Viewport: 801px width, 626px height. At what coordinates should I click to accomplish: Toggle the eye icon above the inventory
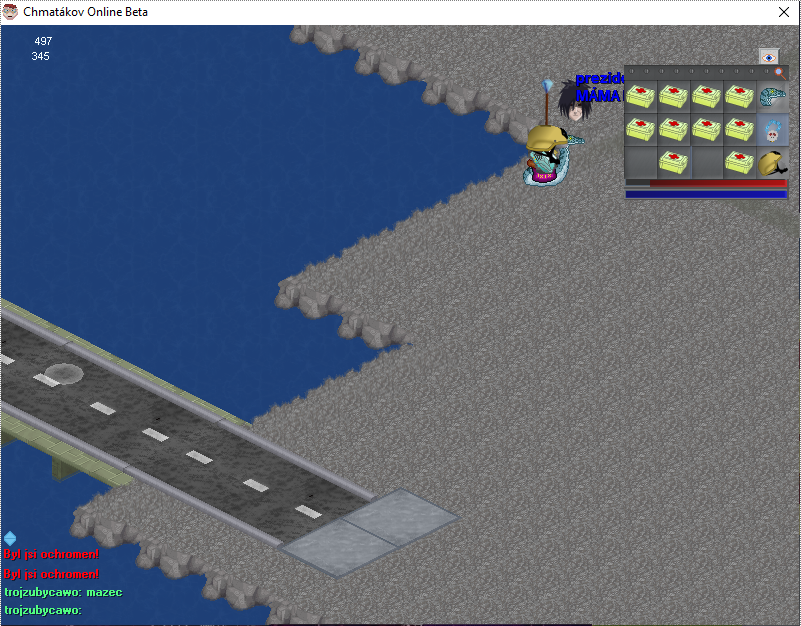[768, 57]
